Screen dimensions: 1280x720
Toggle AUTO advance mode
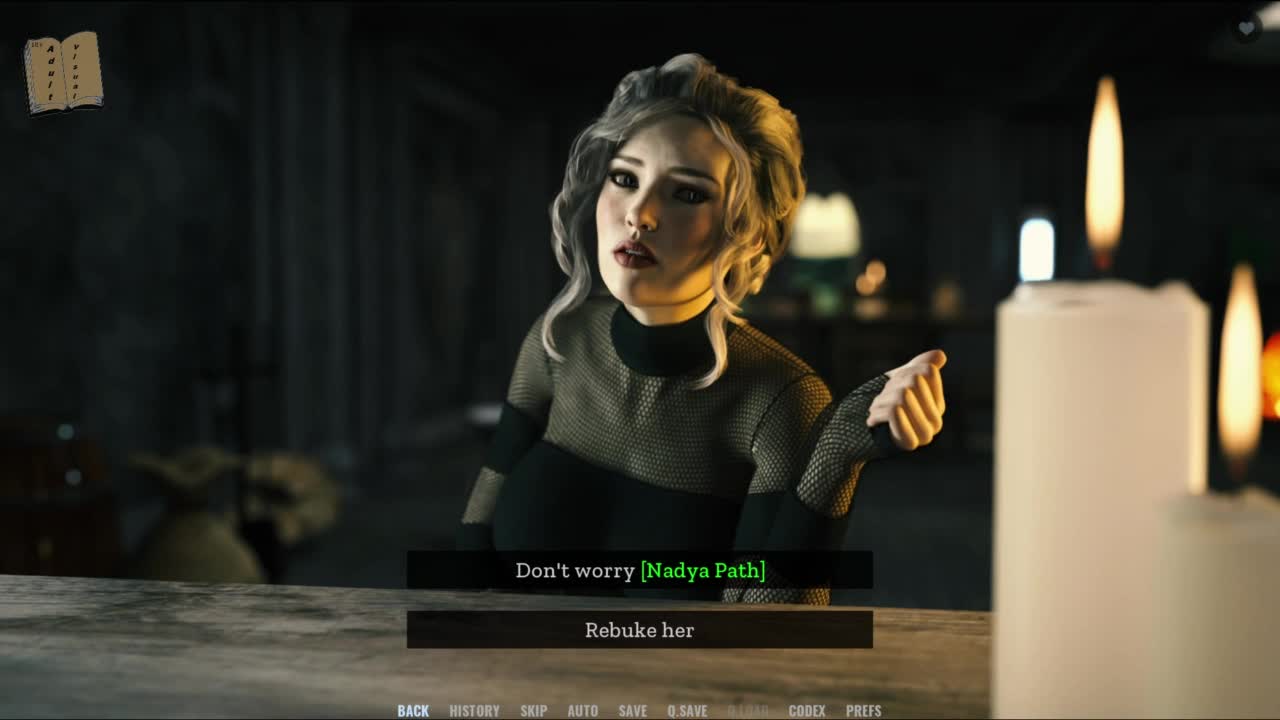(x=583, y=711)
